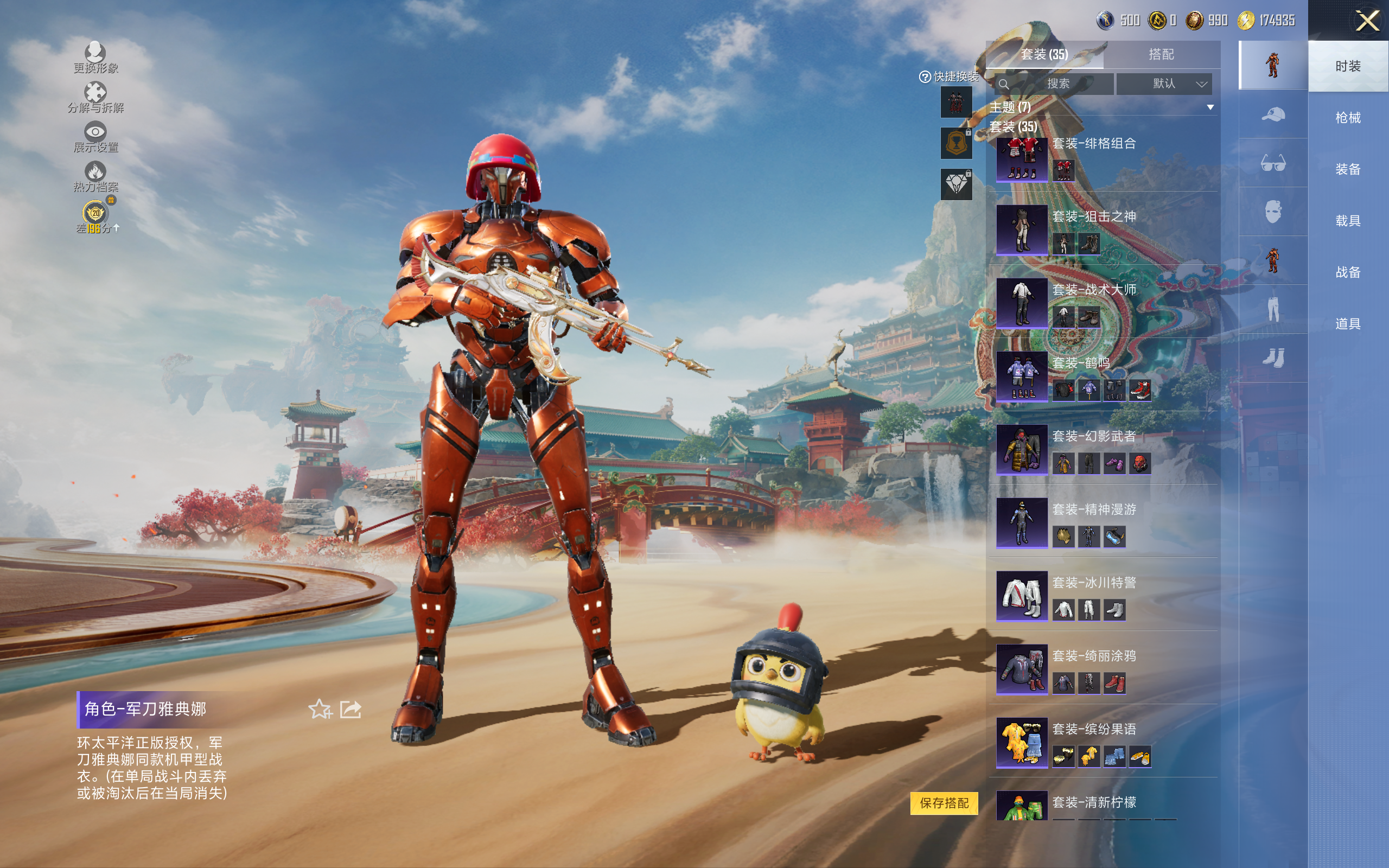Viewport: 1389px width, 868px height.
Task: Click the 搜索 search field
Action: point(1056,84)
